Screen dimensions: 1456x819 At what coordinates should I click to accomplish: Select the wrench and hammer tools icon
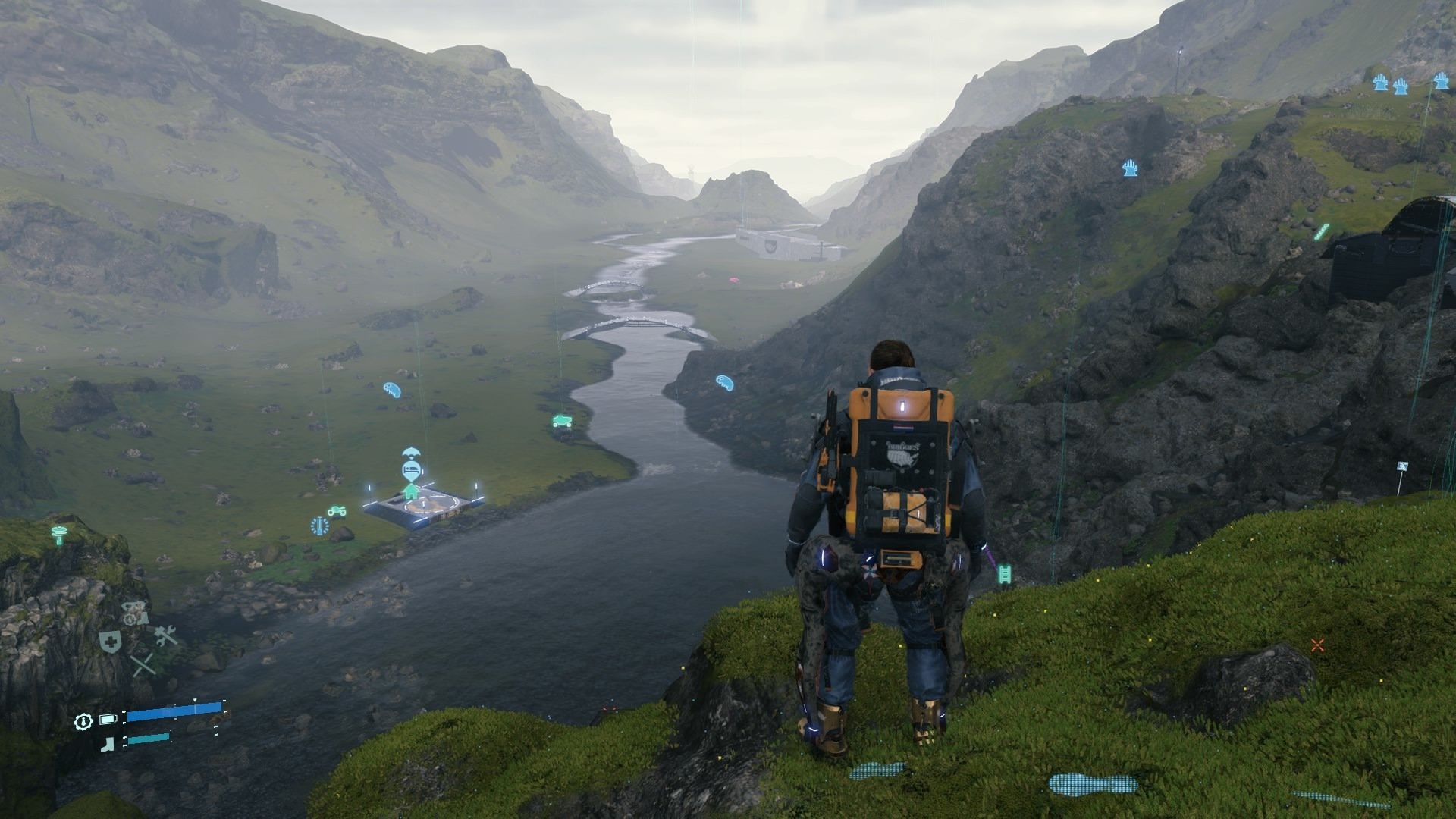165,635
